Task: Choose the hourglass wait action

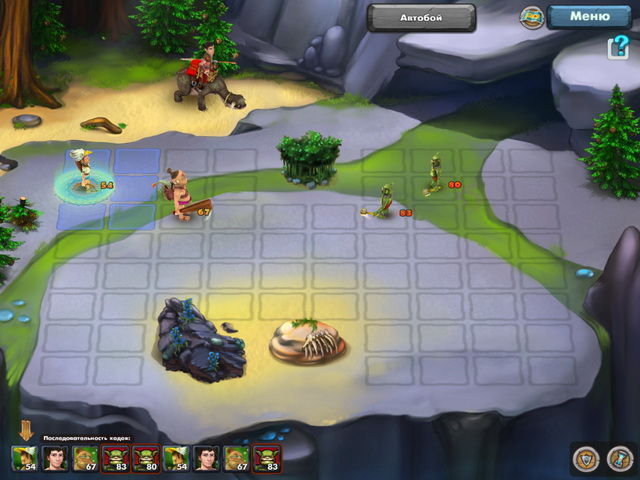Action: click(619, 458)
